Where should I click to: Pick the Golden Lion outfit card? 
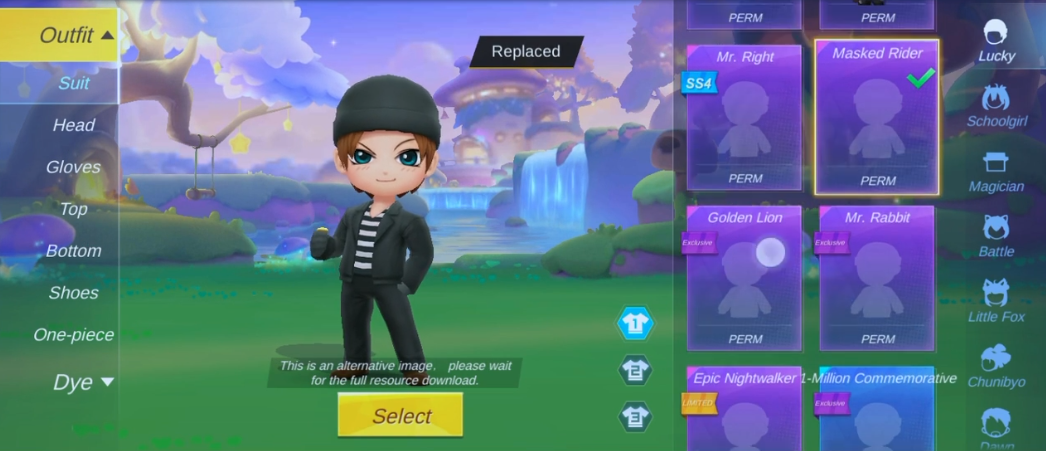744,278
